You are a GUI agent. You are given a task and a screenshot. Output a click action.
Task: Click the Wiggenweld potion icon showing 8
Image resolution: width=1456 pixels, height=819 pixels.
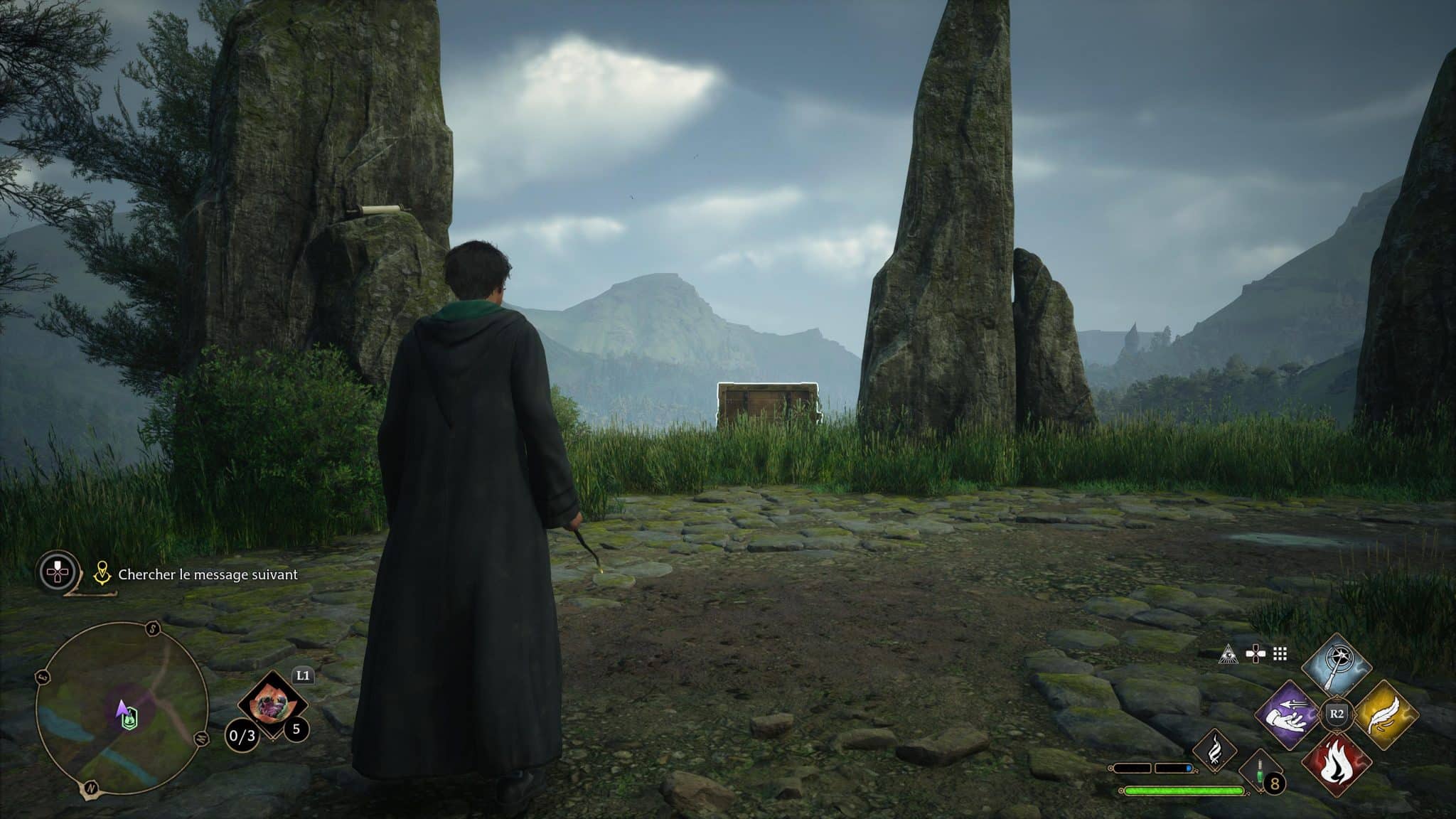(x=1259, y=774)
